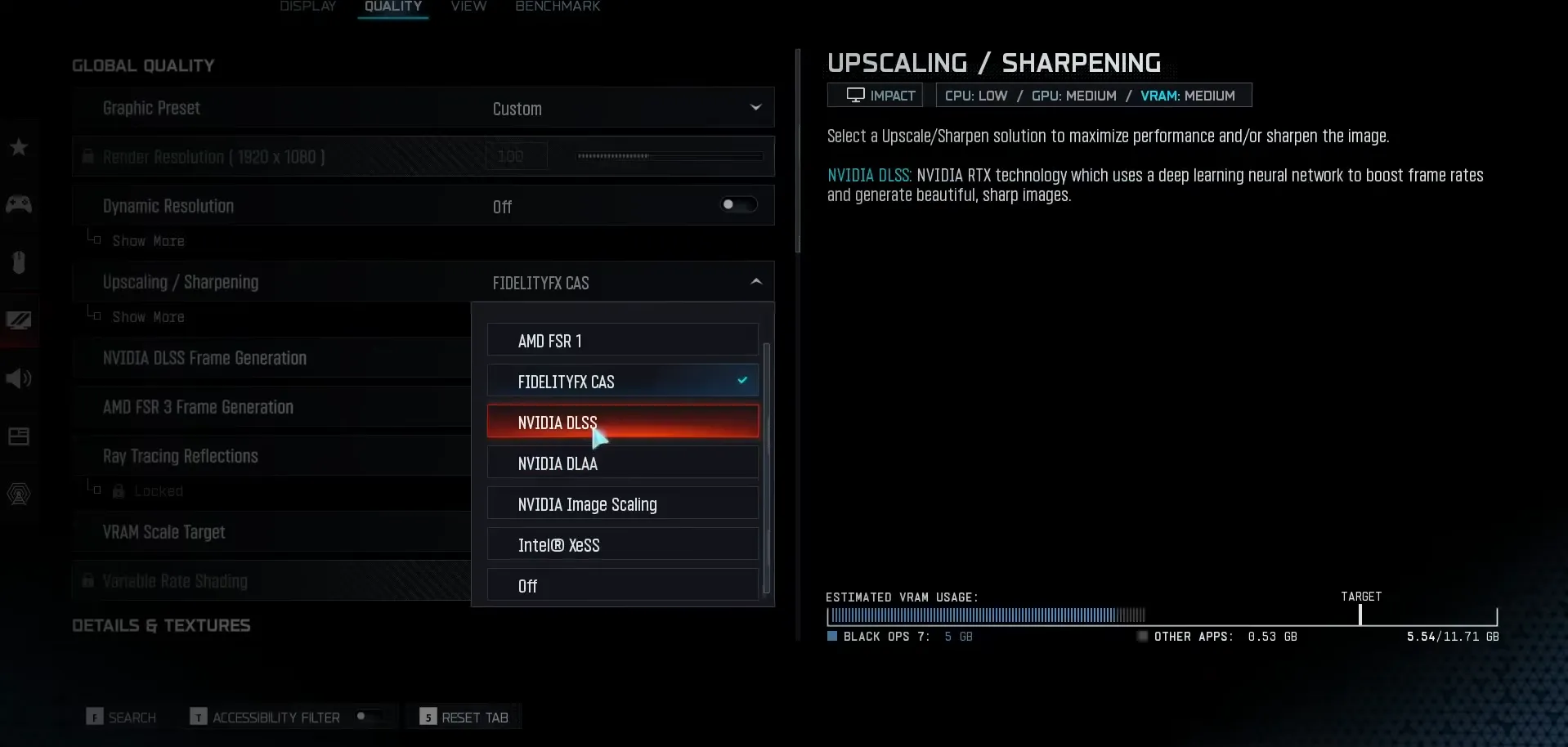Viewport: 1568px width, 747px height.
Task: Enable the Accessibility Filter toggle
Action: 367,716
